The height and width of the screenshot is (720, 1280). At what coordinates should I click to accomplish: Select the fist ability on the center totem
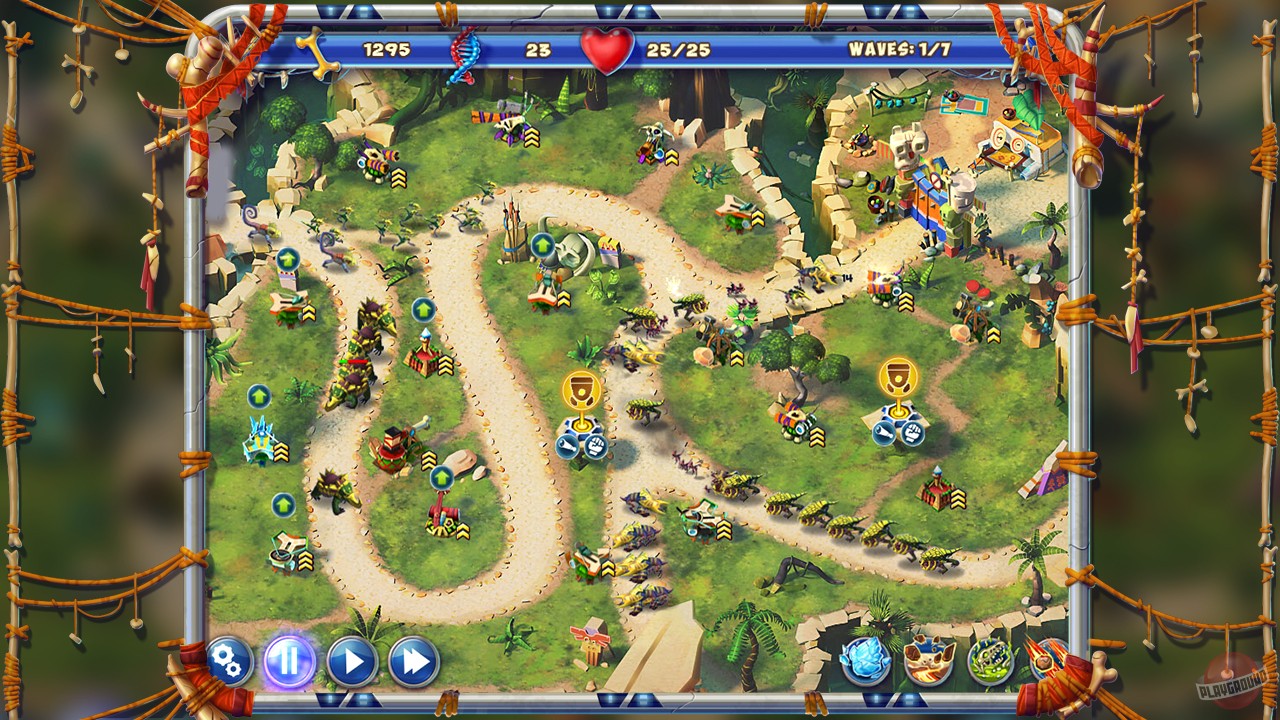point(595,447)
